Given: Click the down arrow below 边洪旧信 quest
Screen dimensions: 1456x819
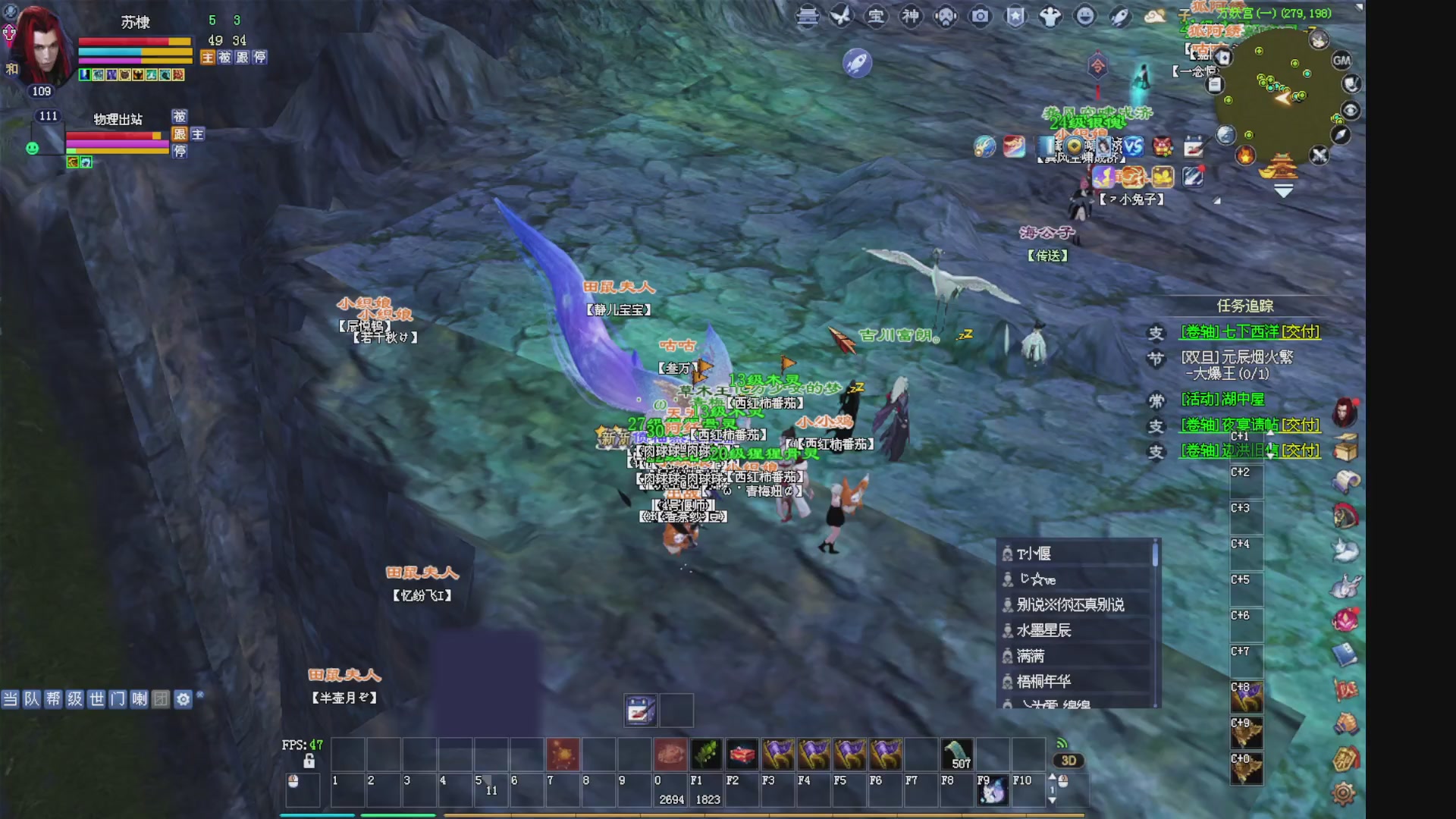Looking at the screenshot, I should click(1270, 456).
